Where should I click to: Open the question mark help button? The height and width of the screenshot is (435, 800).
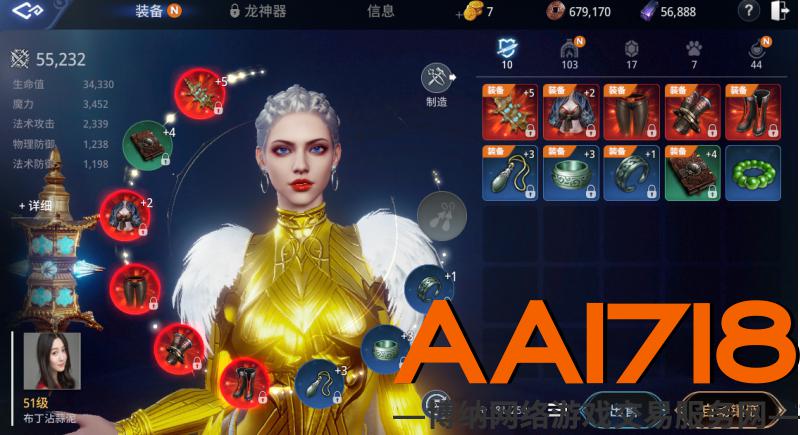pyautogui.click(x=748, y=12)
